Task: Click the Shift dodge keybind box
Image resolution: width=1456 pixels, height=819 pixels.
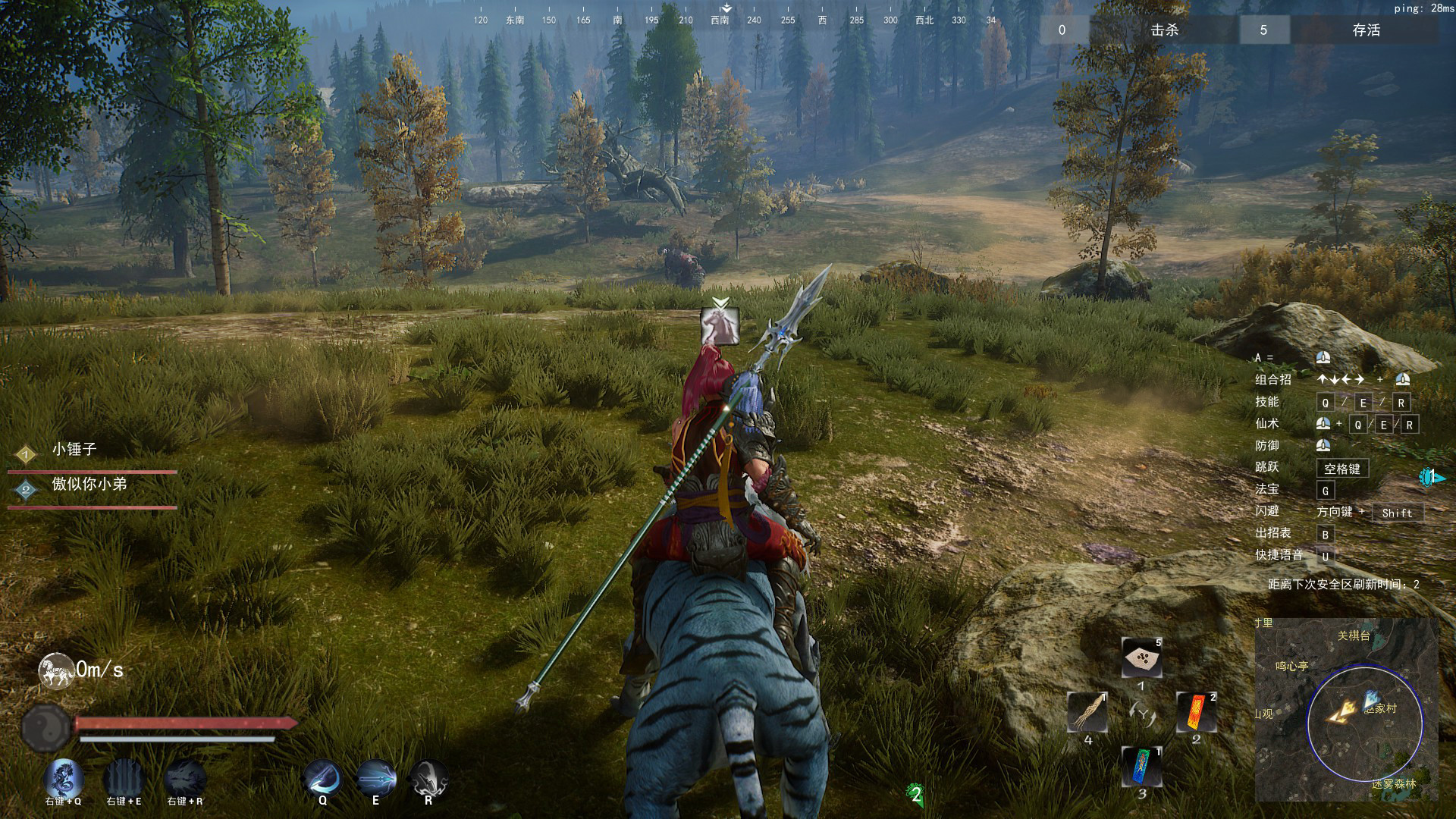Action: point(1398,513)
